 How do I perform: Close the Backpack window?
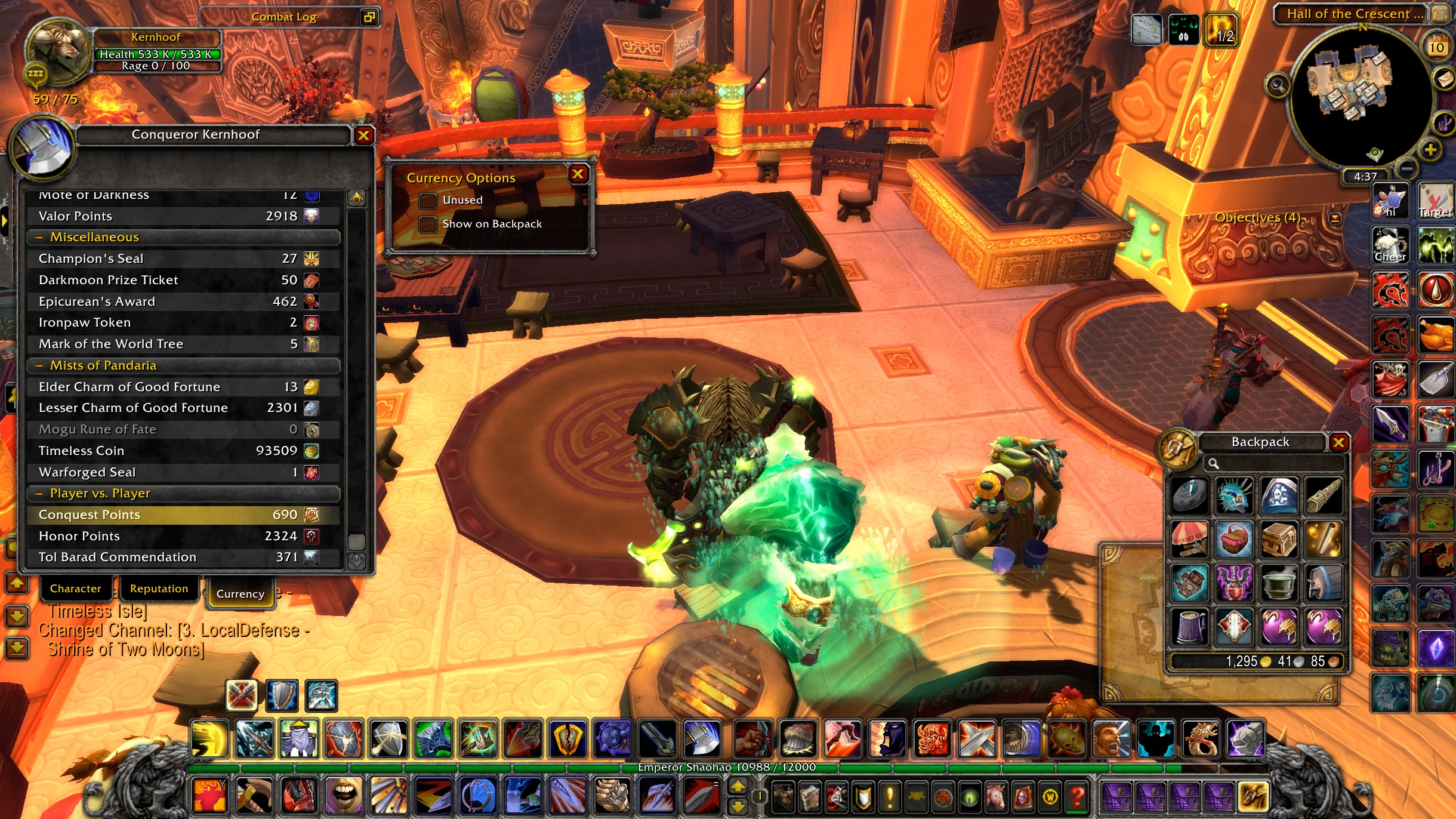point(1338,442)
